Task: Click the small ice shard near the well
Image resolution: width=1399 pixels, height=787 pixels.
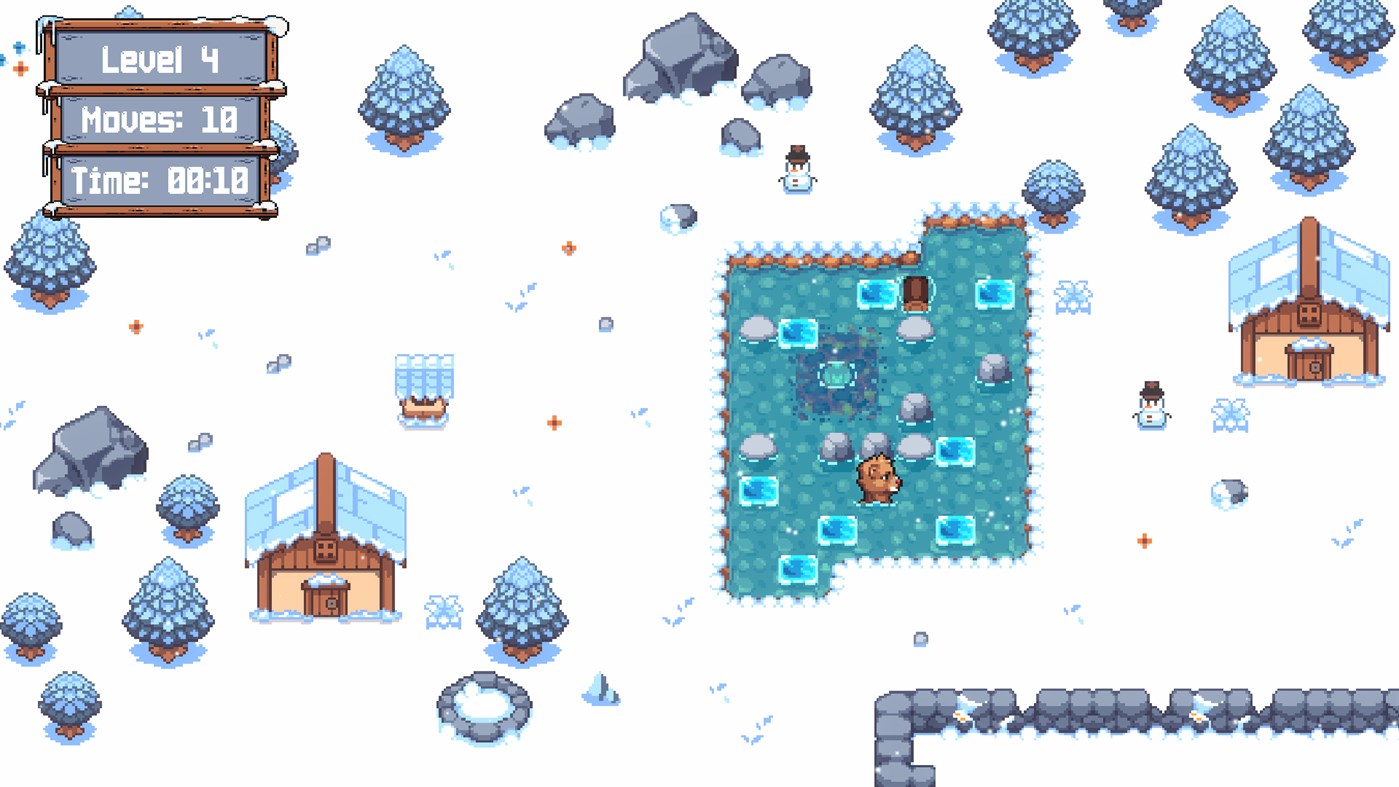Action: 600,690
